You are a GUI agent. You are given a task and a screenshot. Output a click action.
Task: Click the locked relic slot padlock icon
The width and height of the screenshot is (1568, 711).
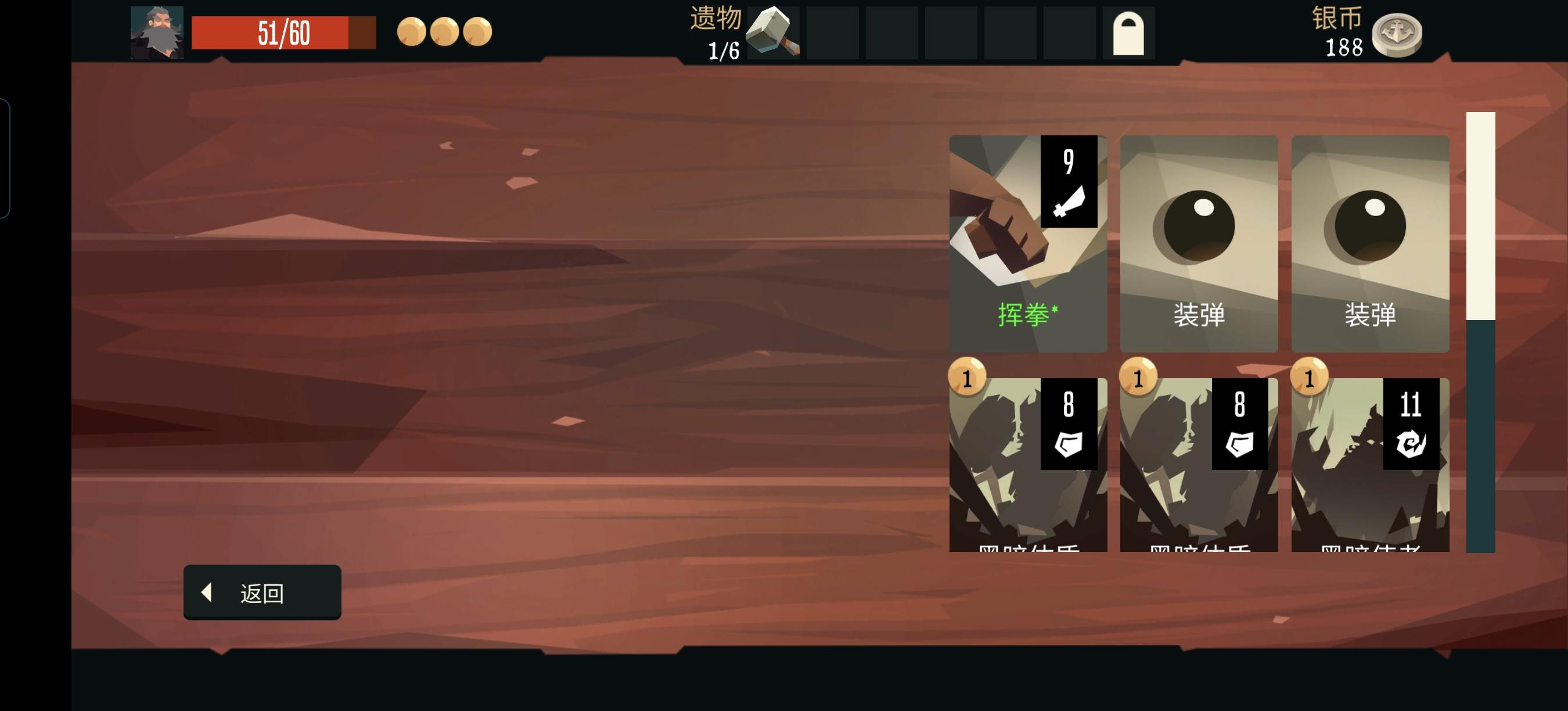1127,34
